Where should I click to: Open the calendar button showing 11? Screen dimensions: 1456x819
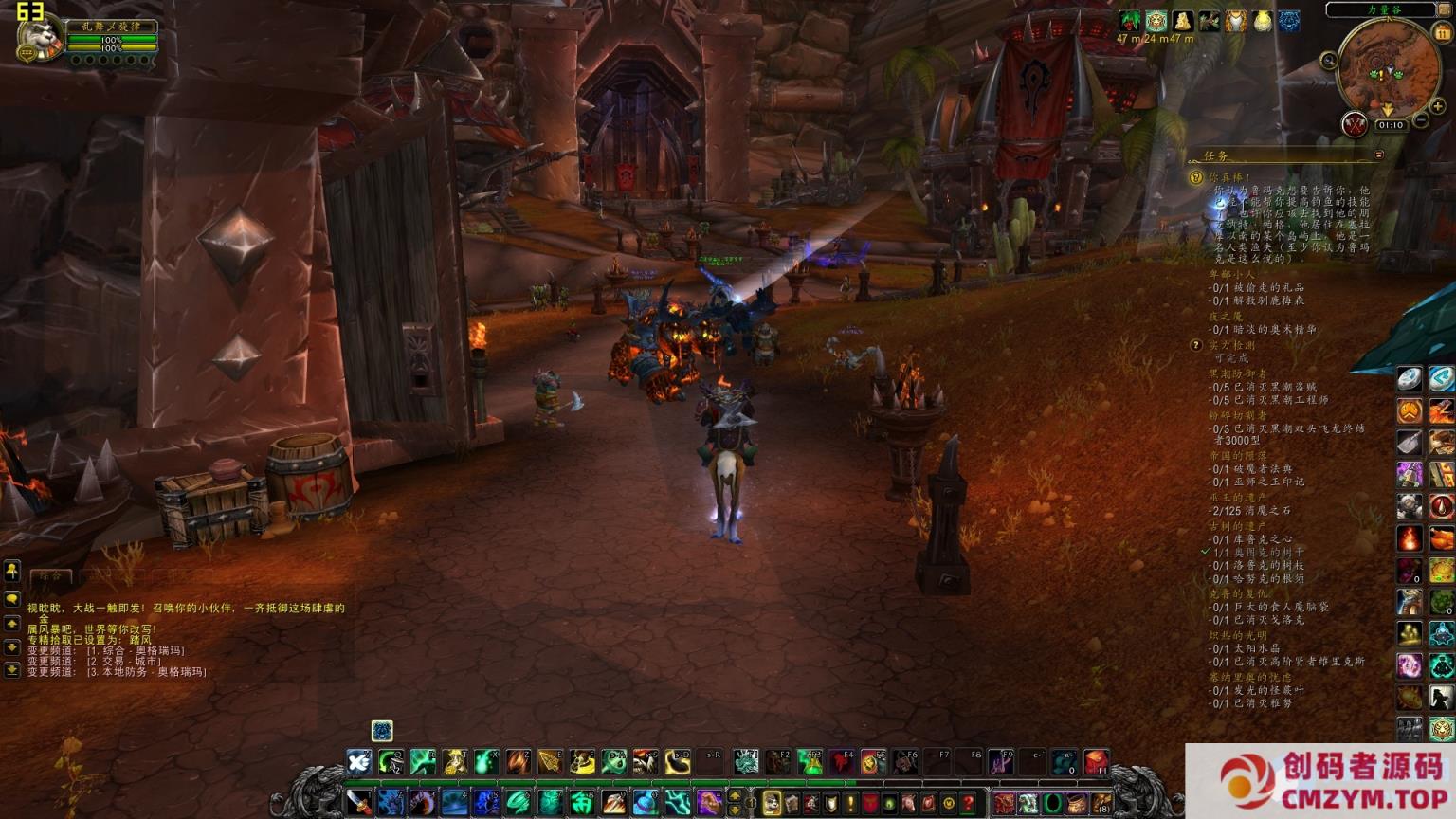(1442, 32)
